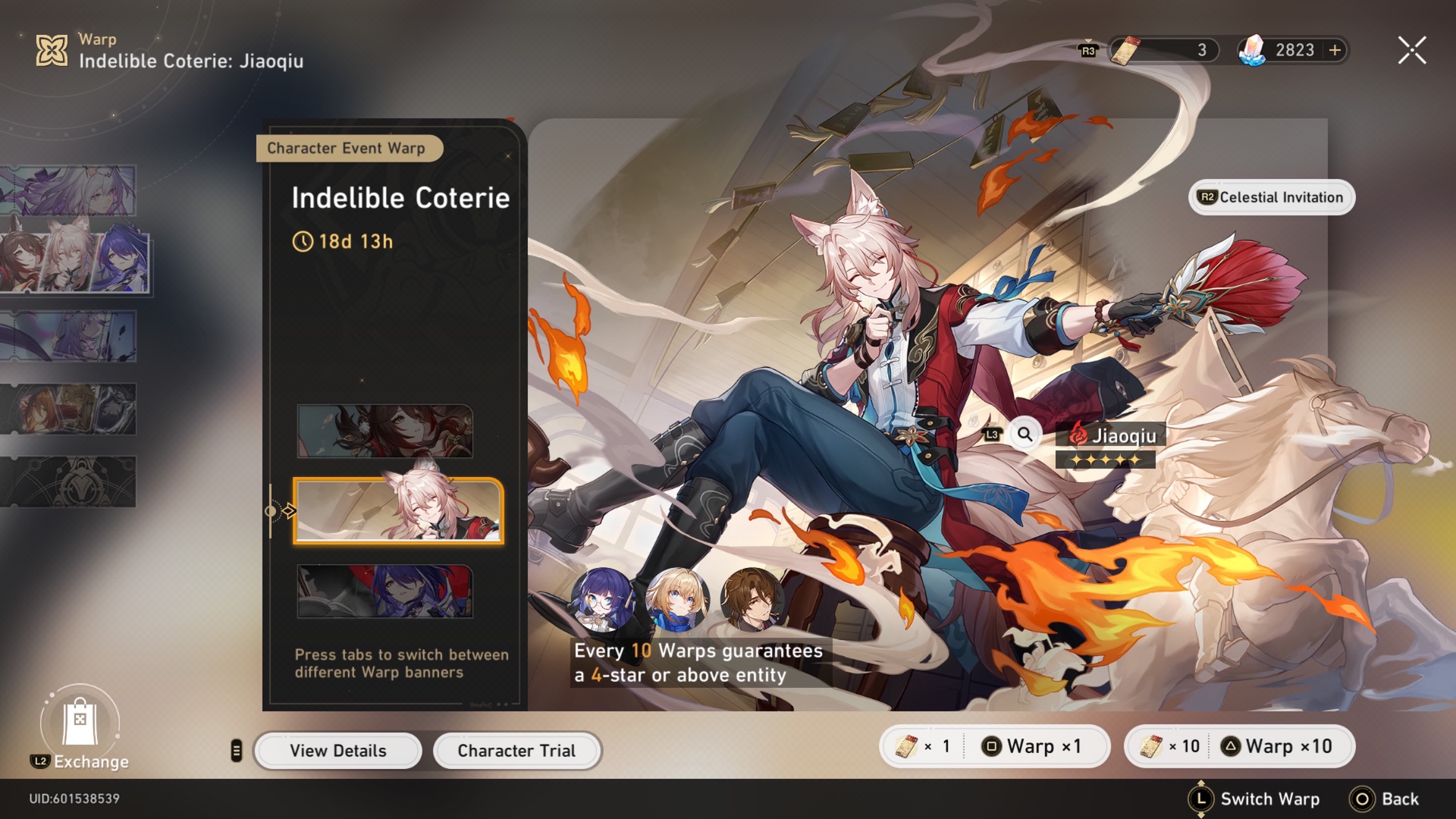
Task: Open the Warp emblem icon top-left
Action: (51, 50)
